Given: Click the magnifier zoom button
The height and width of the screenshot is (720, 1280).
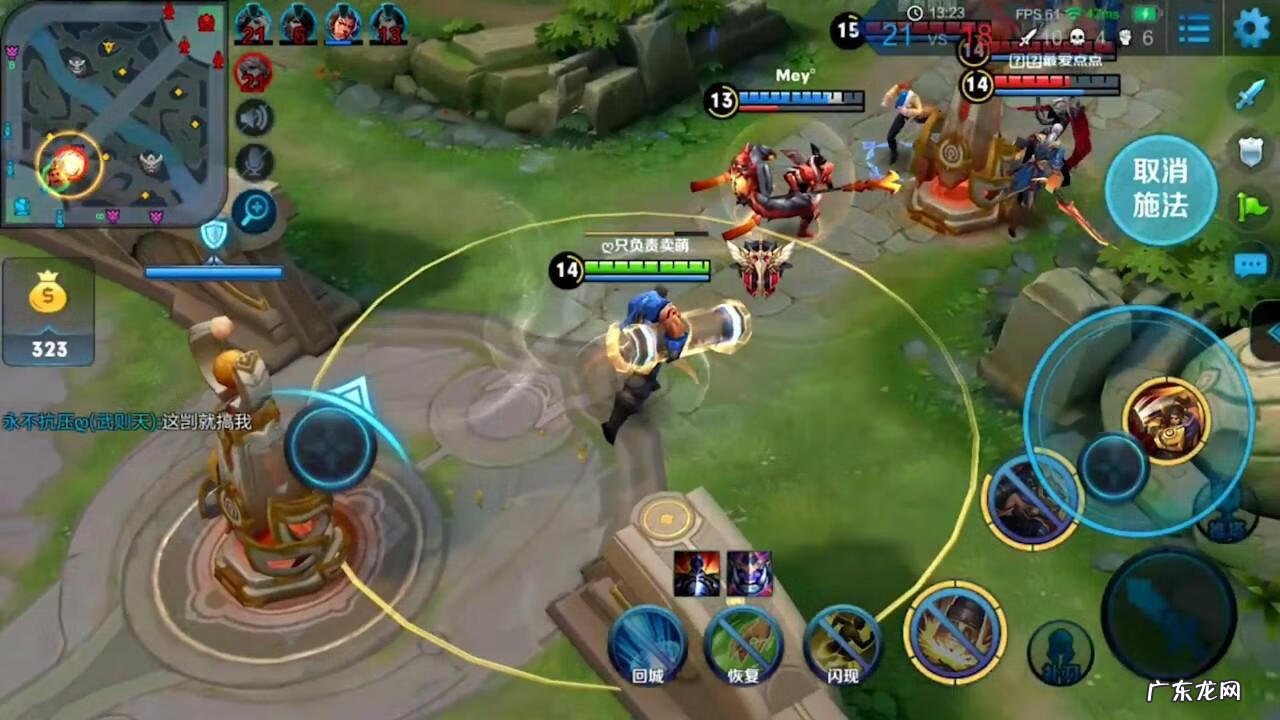Looking at the screenshot, I should [255, 210].
